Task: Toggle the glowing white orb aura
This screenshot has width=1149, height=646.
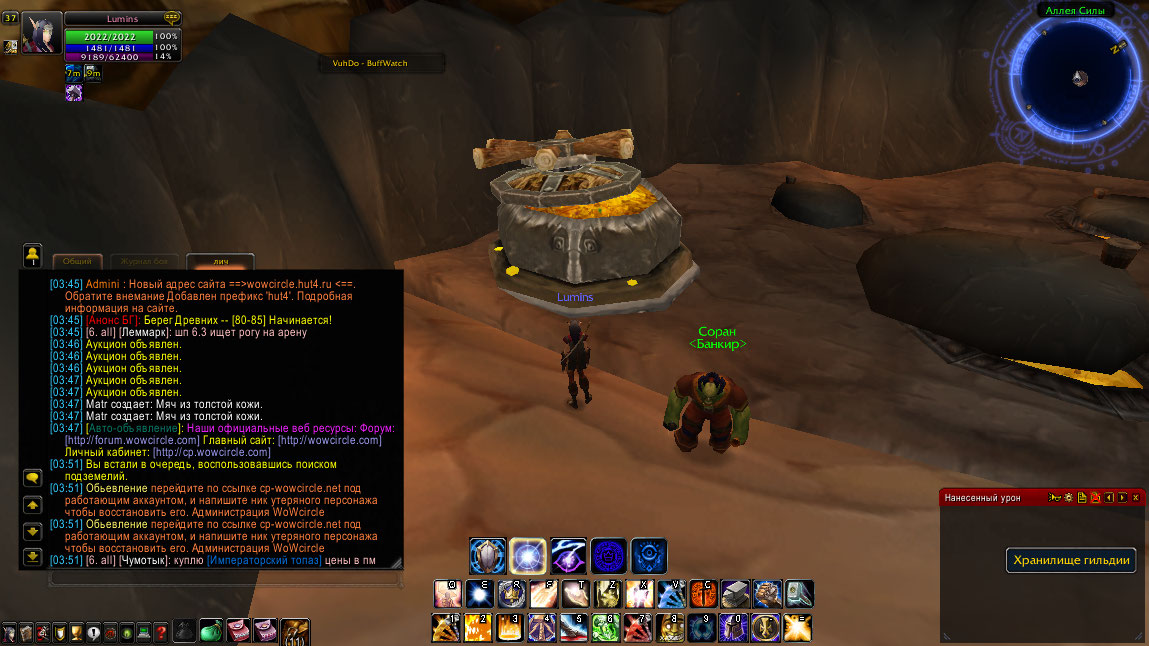Action: 527,555
